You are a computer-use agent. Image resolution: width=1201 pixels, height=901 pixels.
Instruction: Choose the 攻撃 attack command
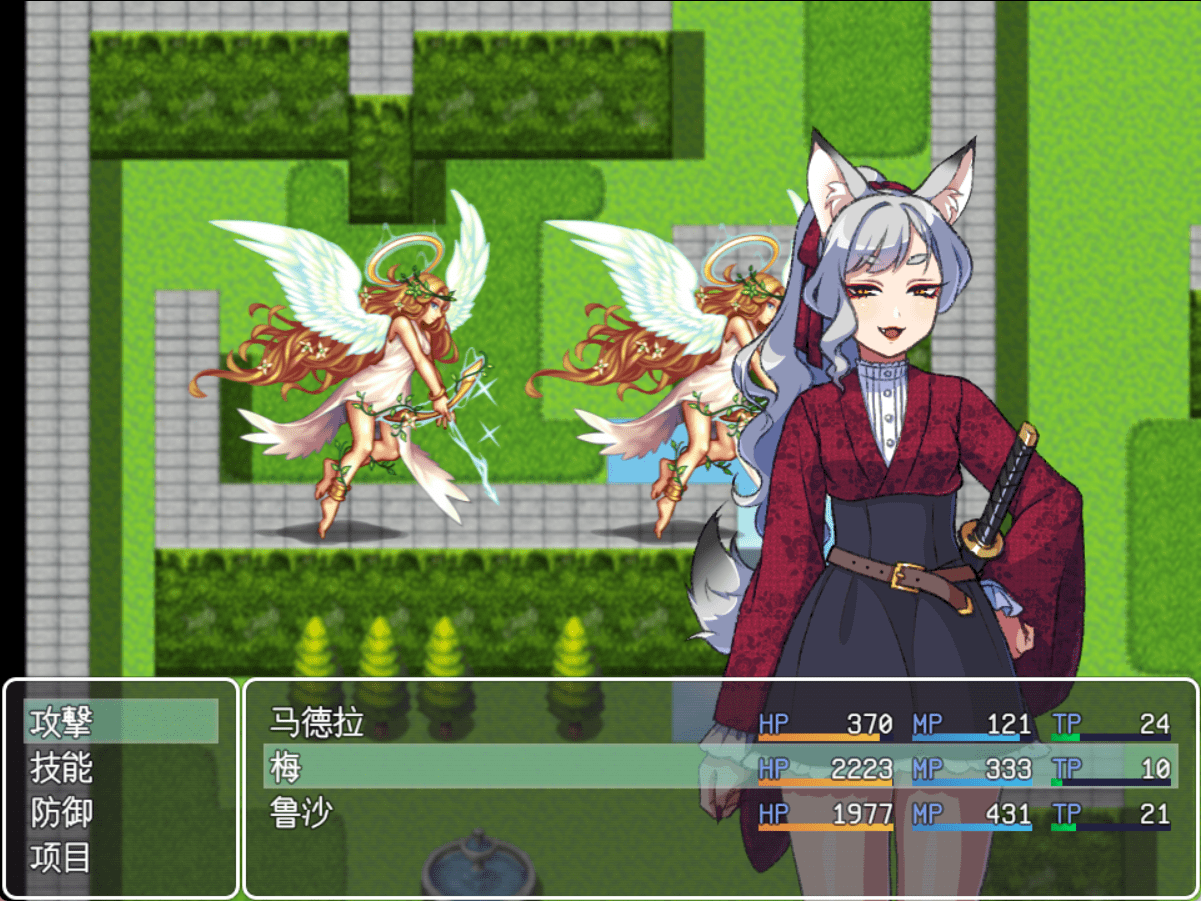120,721
